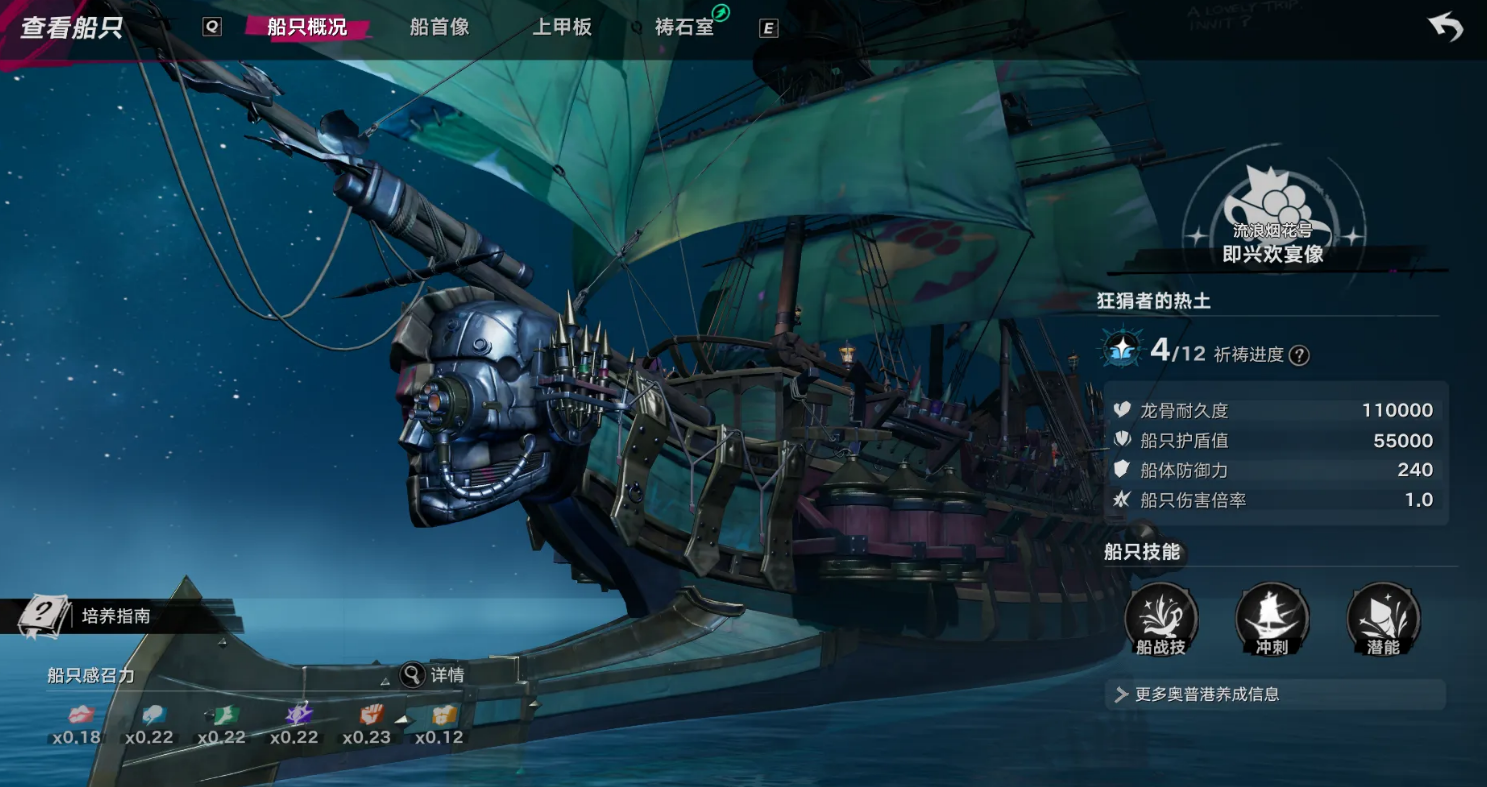Click the back arrow button
1487x787 pixels.
coord(1445,27)
